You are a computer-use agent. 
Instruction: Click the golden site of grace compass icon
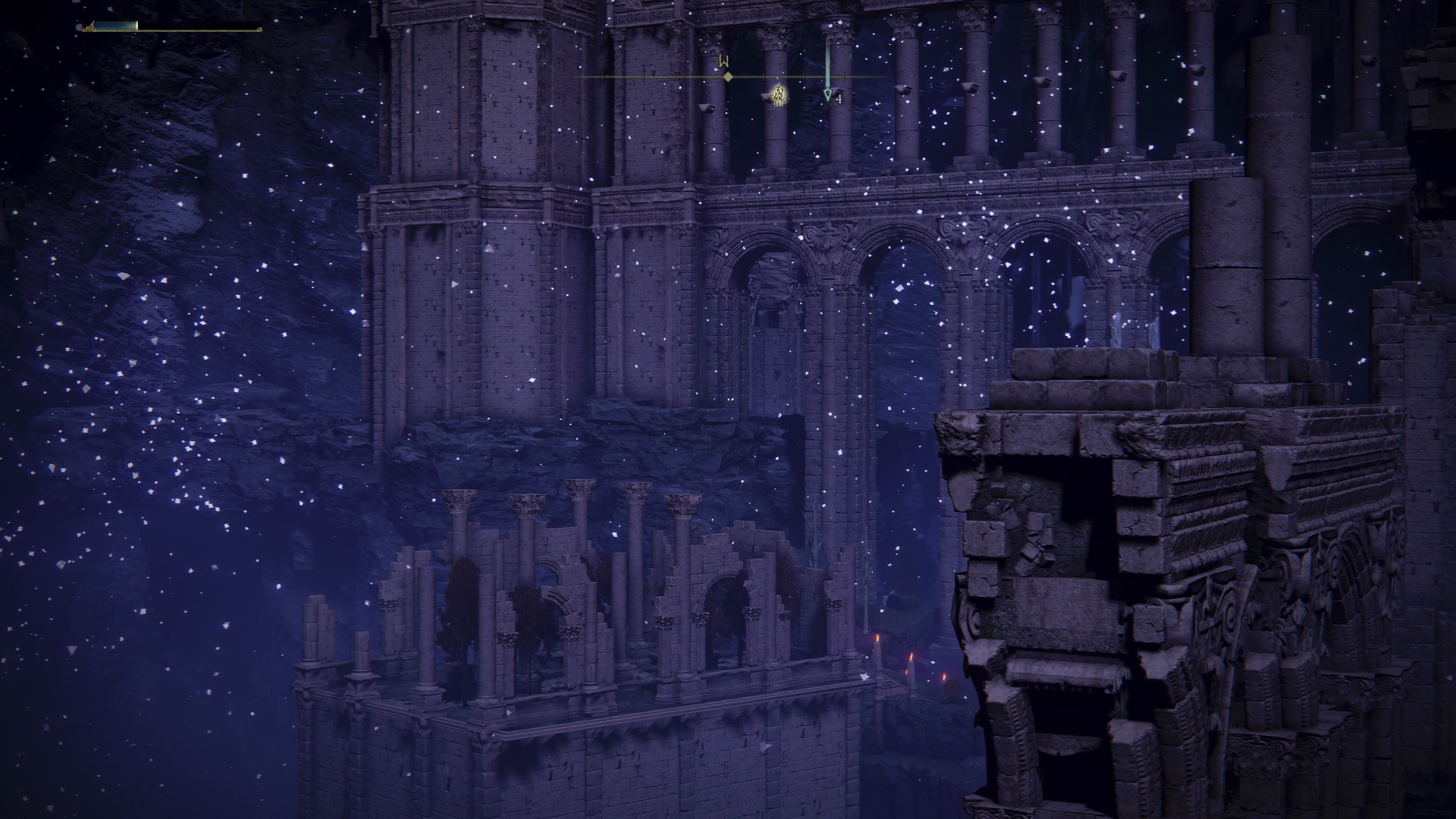click(778, 95)
